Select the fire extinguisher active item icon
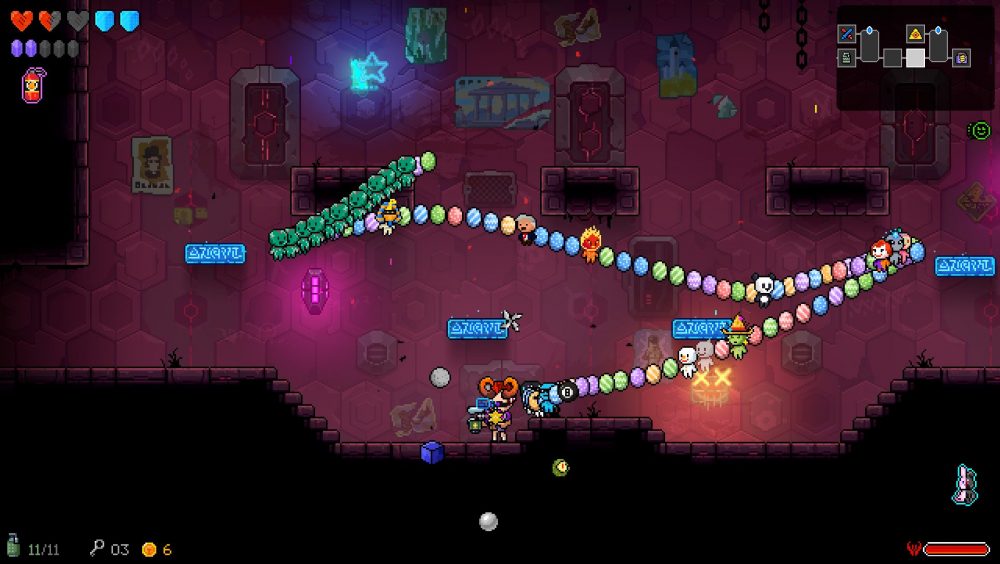The width and height of the screenshot is (1000, 564). (32, 85)
